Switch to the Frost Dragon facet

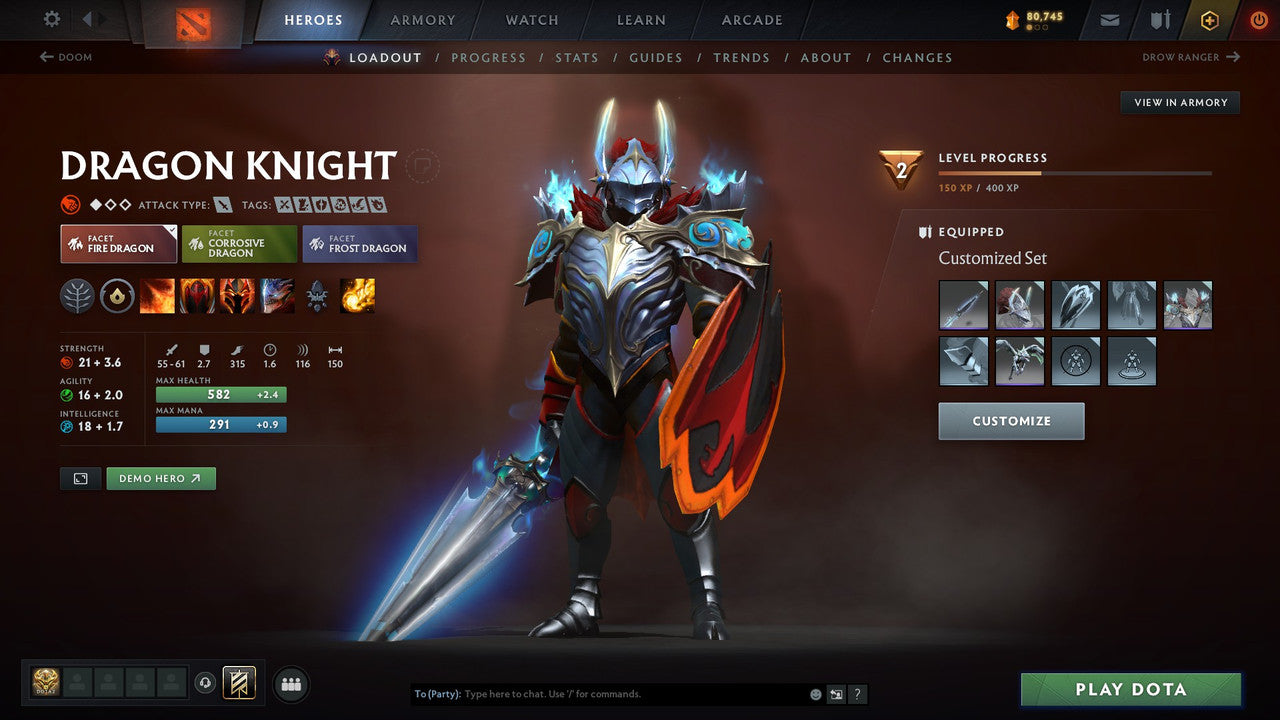click(360, 243)
